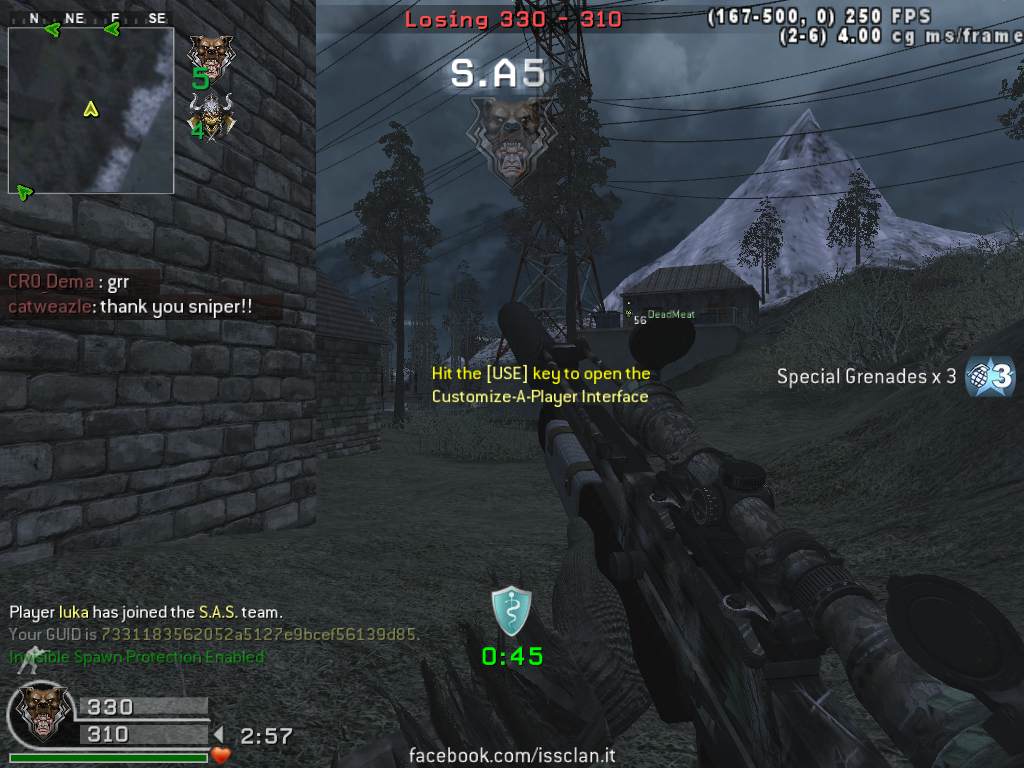Viewport: 1024px width, 768px height.
Task: Select the horned-helmet team emblem
Action: point(210,115)
